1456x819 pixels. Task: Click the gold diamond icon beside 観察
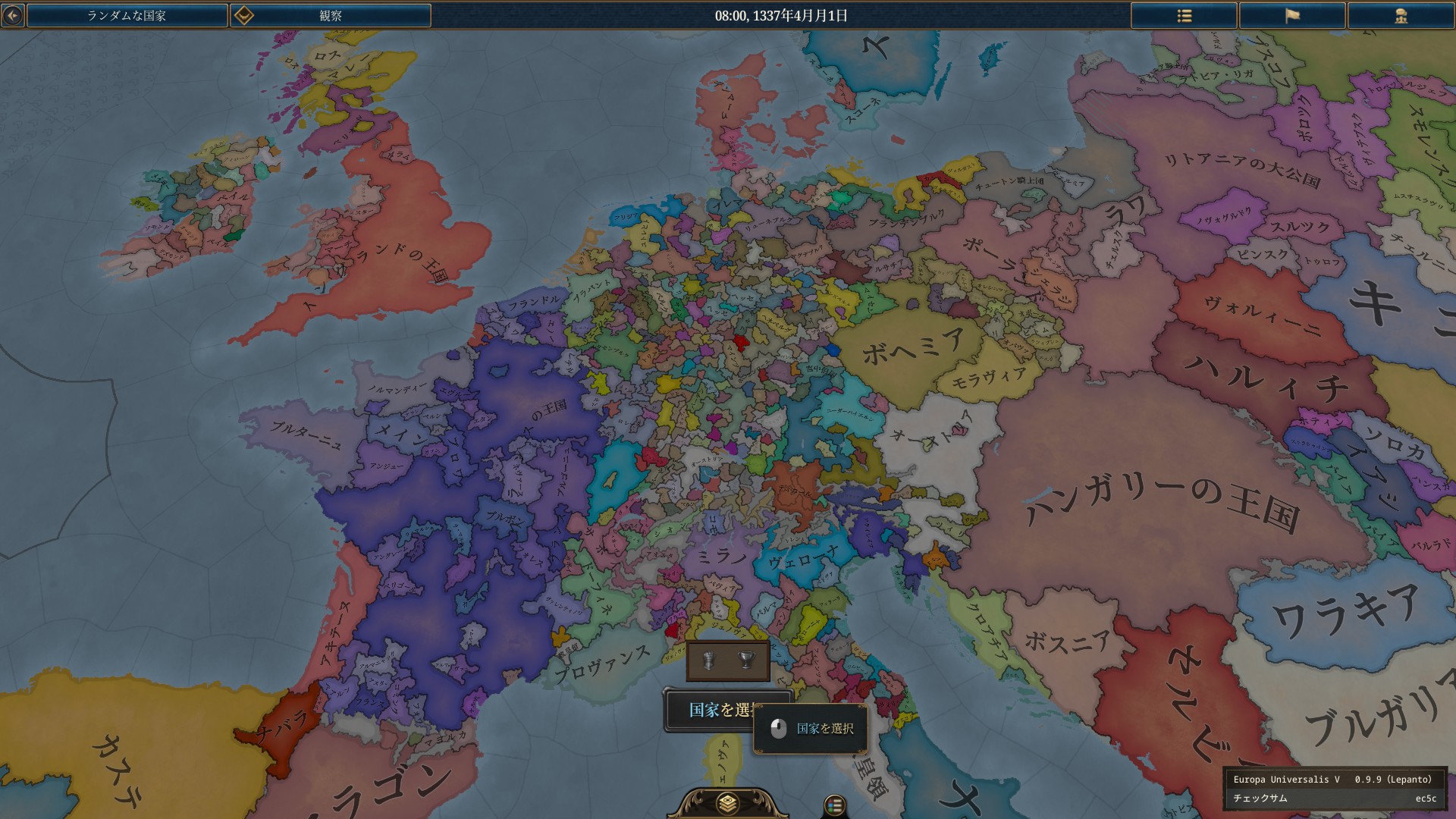pos(243,14)
